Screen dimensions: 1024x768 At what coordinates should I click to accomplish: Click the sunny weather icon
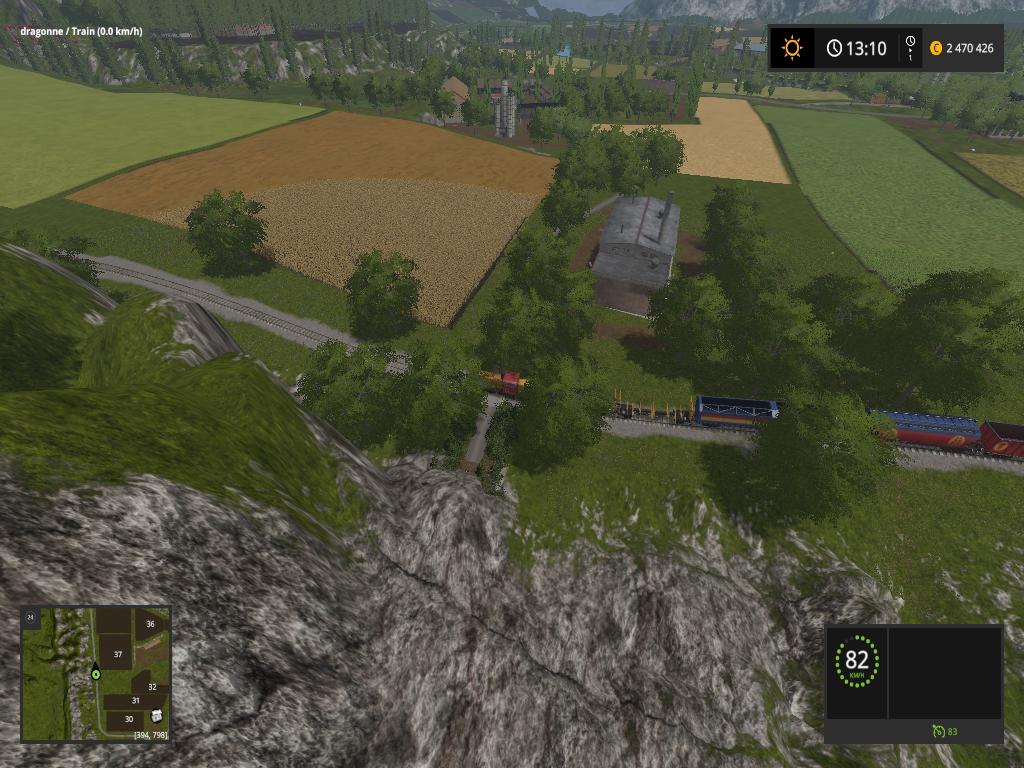tap(792, 48)
